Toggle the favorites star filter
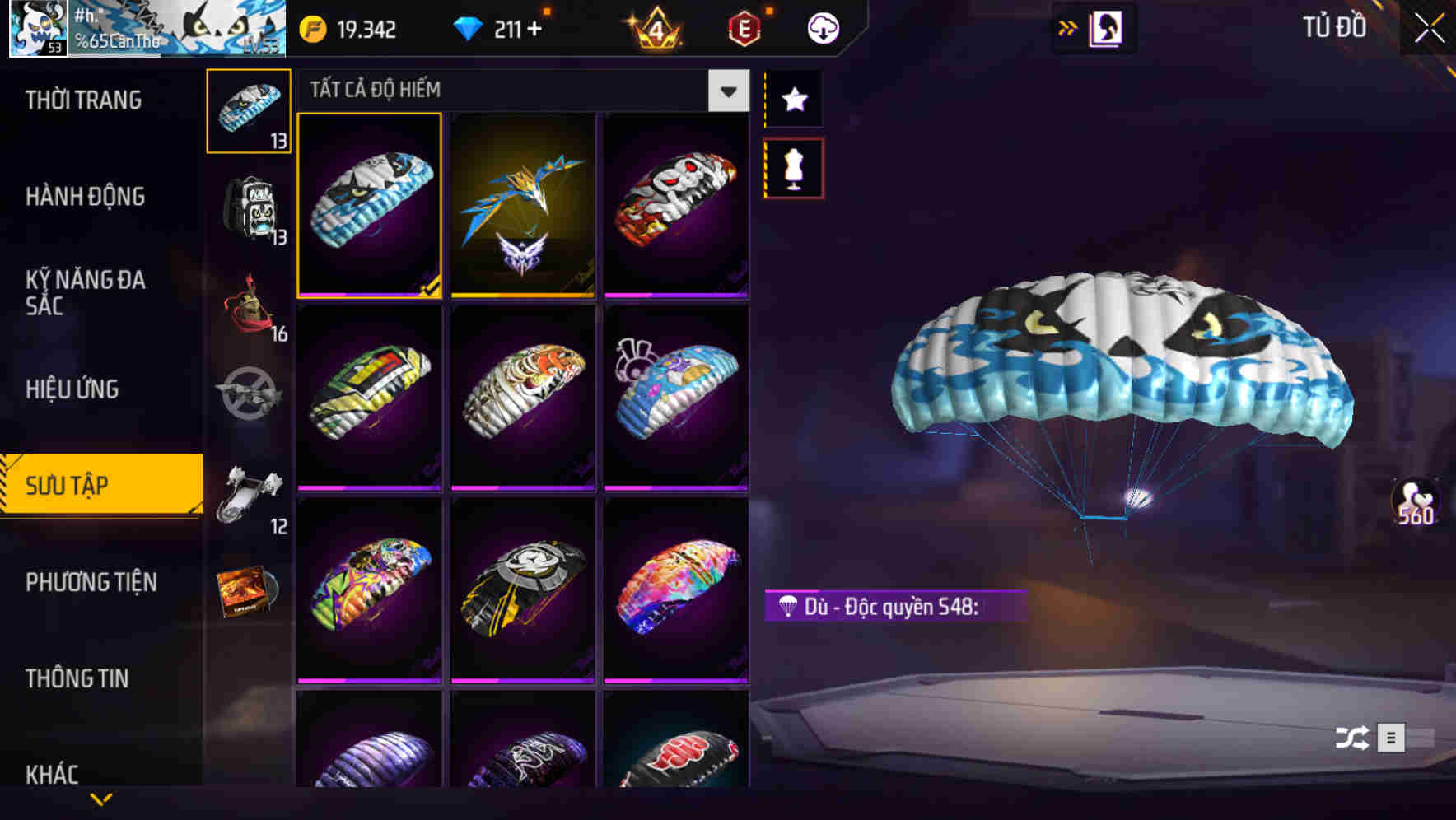The image size is (1456, 820). pos(793,100)
